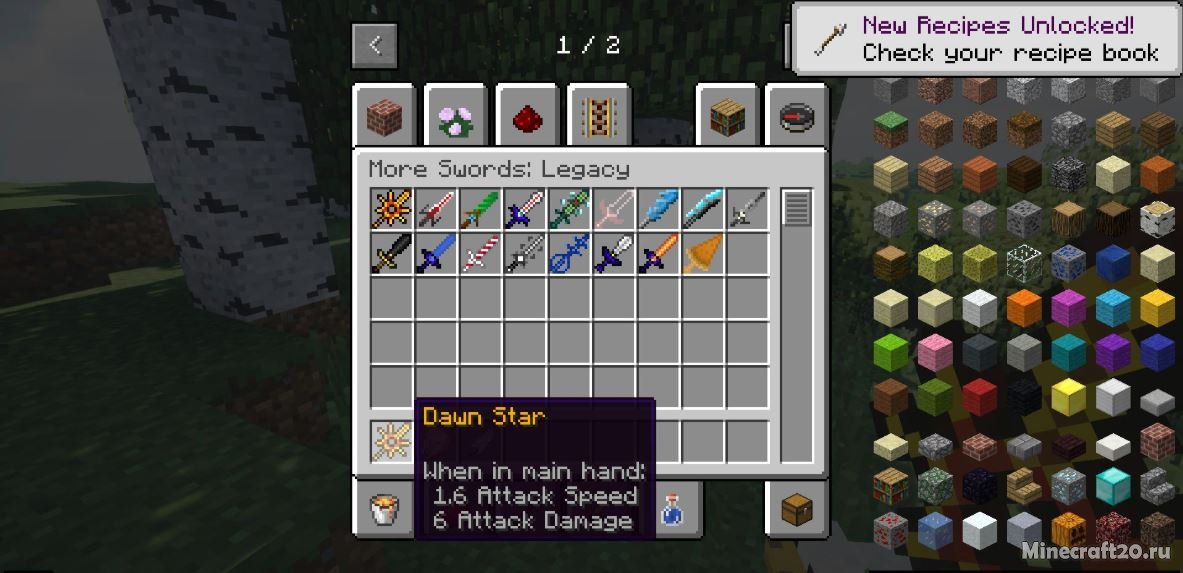This screenshot has height=573, width=1183.
Task: Click the Dawn Star in the hotbar slot
Action: (391, 441)
